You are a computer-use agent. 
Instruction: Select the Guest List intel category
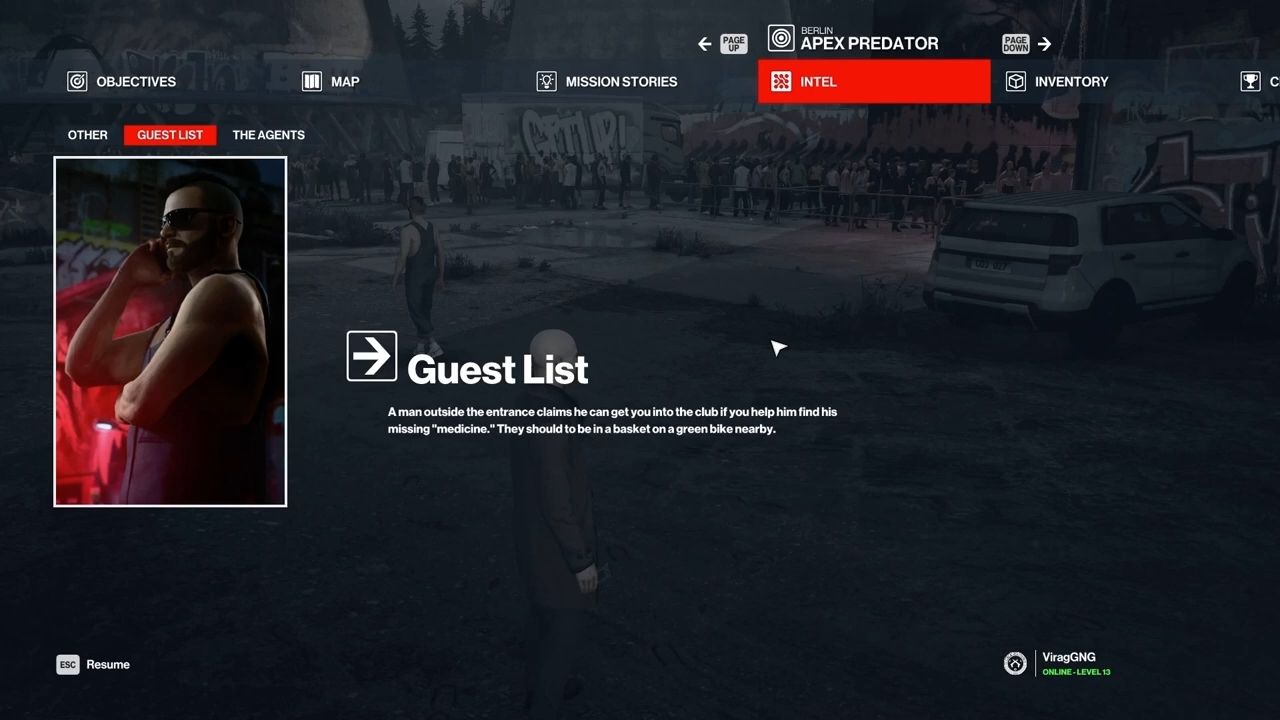[170, 135]
